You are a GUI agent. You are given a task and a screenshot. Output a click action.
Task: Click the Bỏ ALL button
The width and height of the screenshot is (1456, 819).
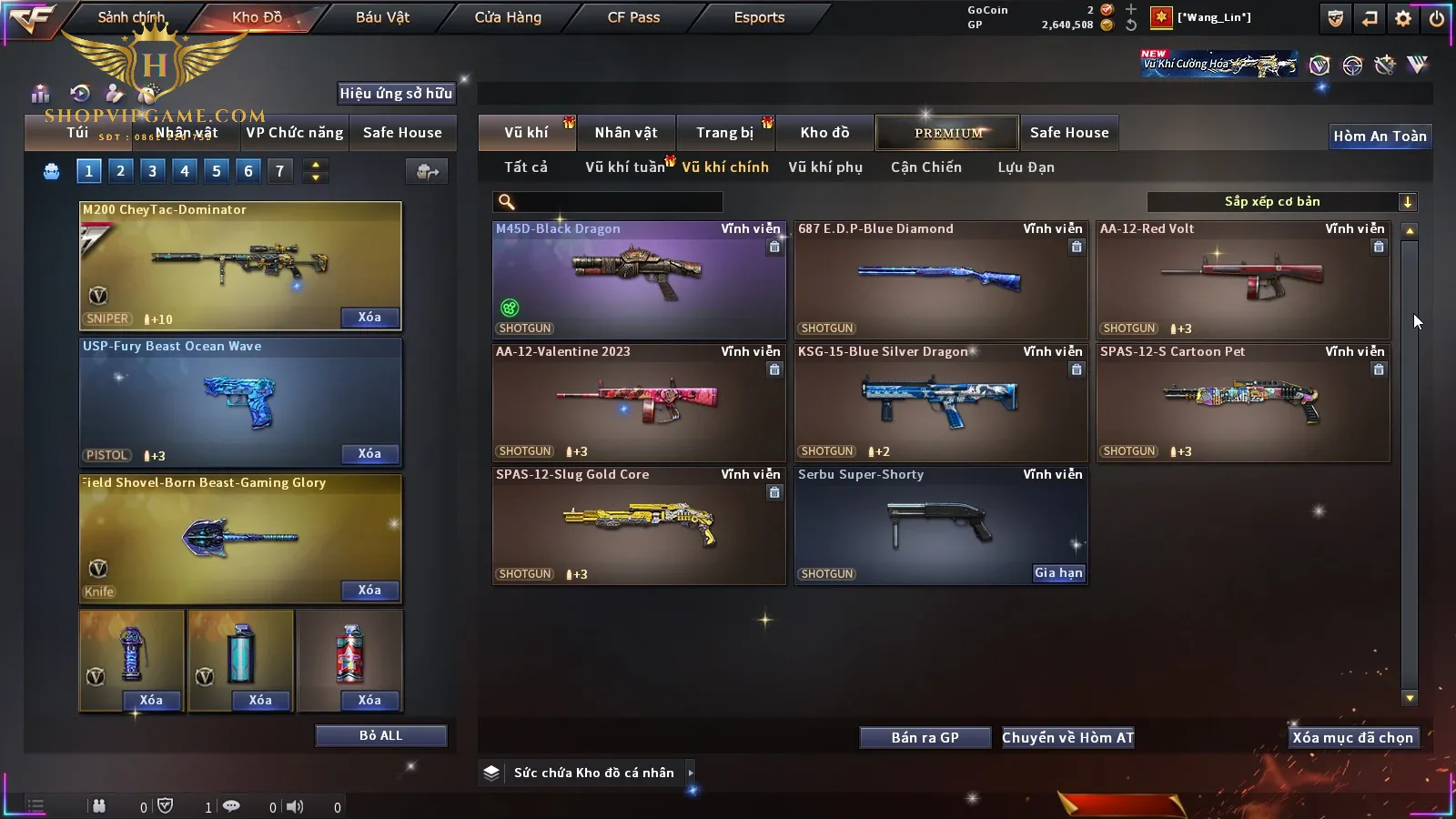(x=380, y=736)
